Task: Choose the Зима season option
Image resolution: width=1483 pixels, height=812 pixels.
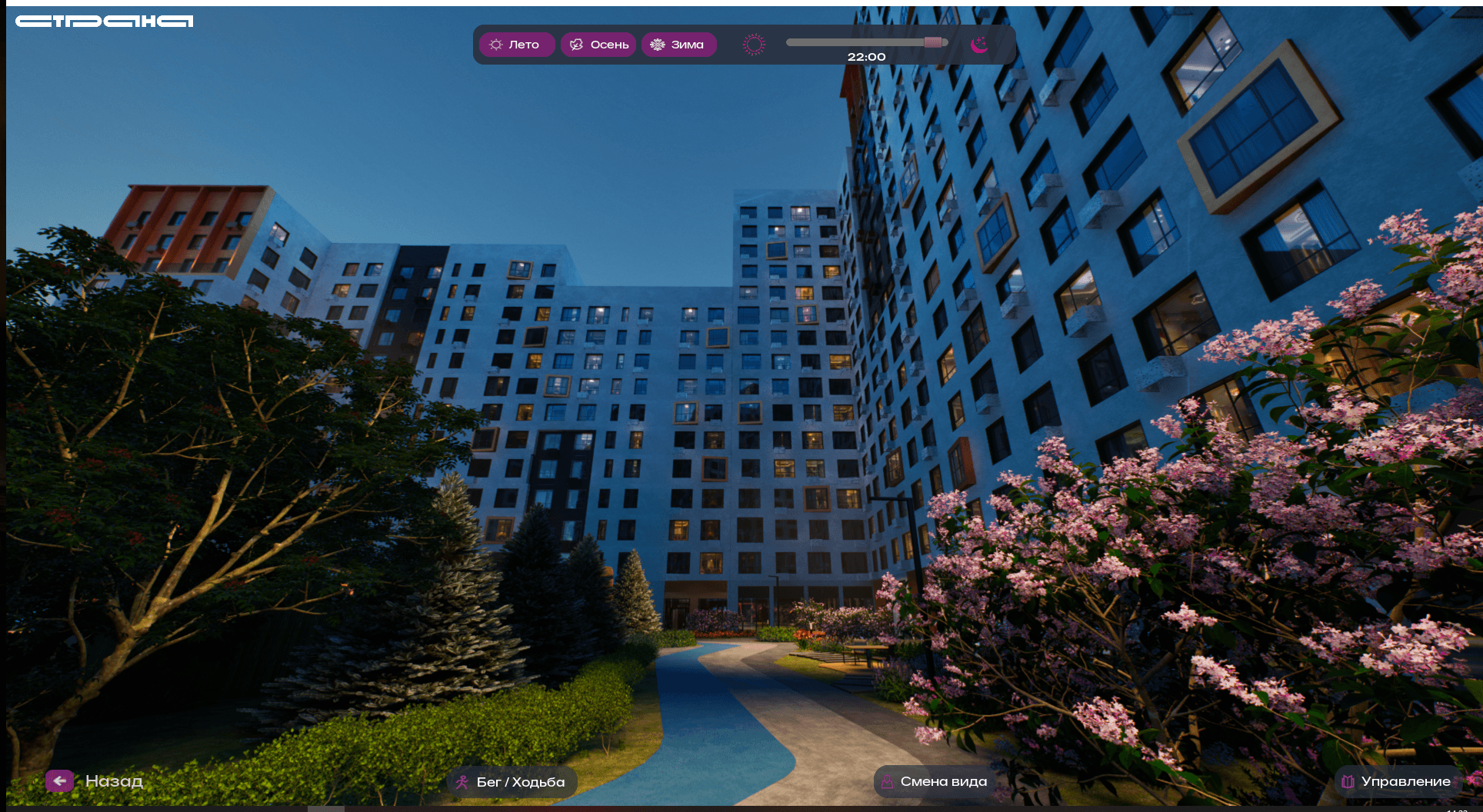Action: [678, 45]
